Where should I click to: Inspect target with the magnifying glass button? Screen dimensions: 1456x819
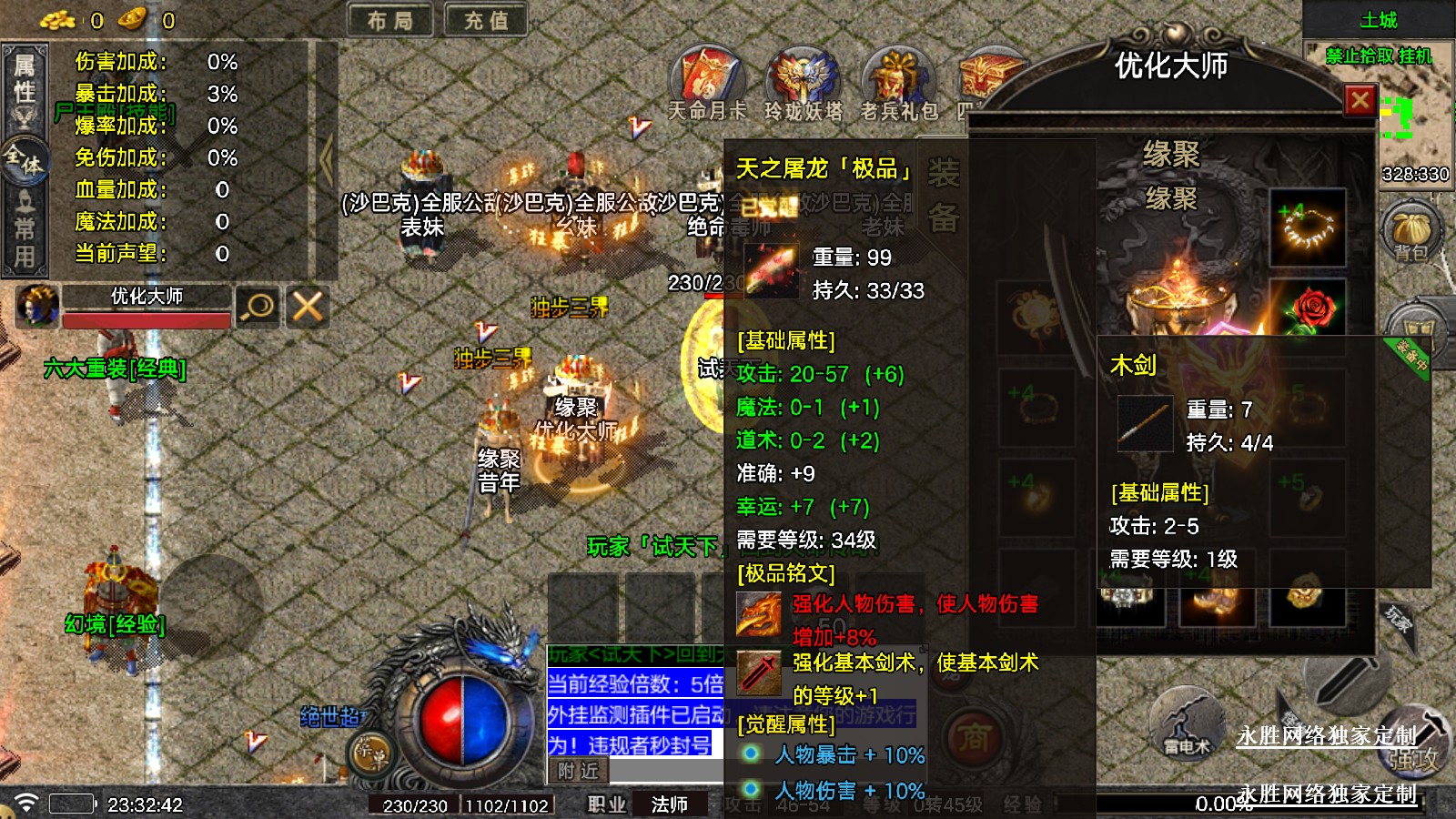(258, 307)
